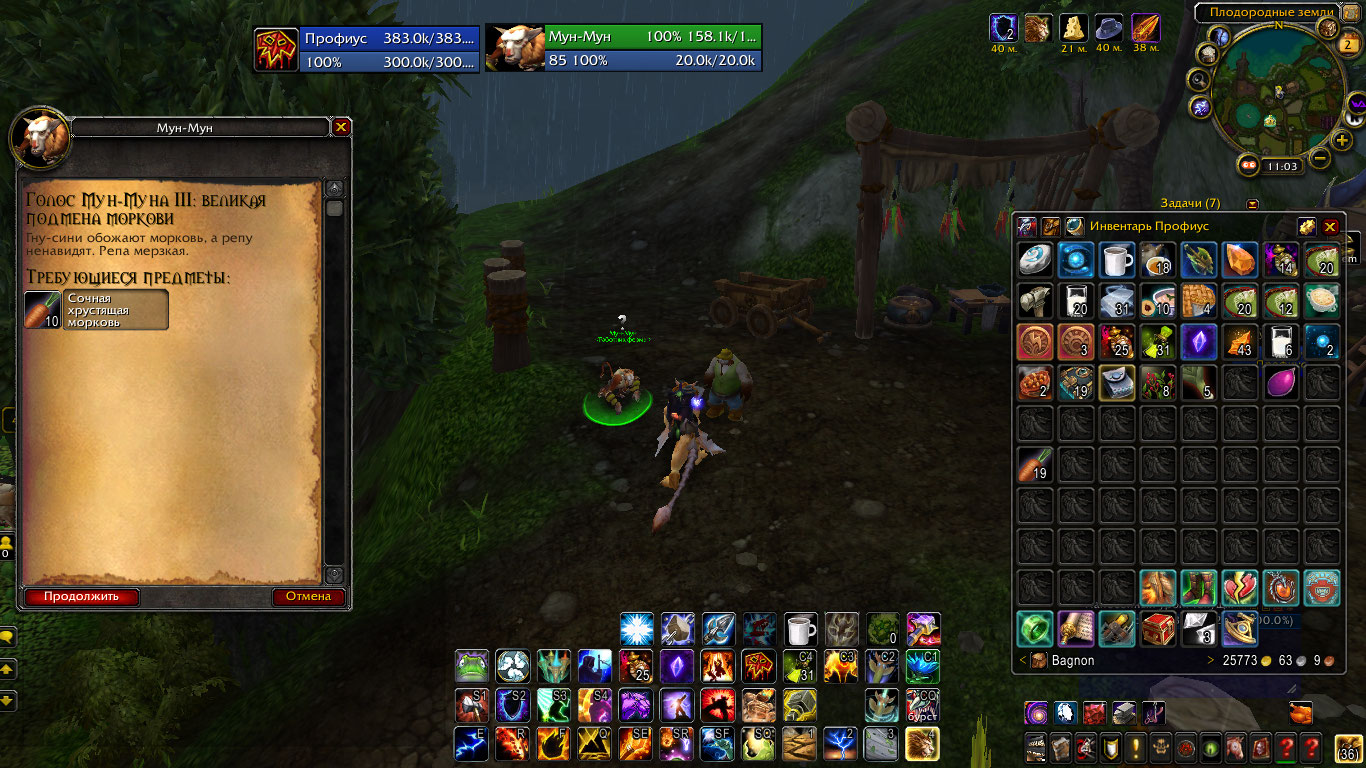Use the coffee mug on the action bar
The height and width of the screenshot is (768, 1366).
[801, 630]
